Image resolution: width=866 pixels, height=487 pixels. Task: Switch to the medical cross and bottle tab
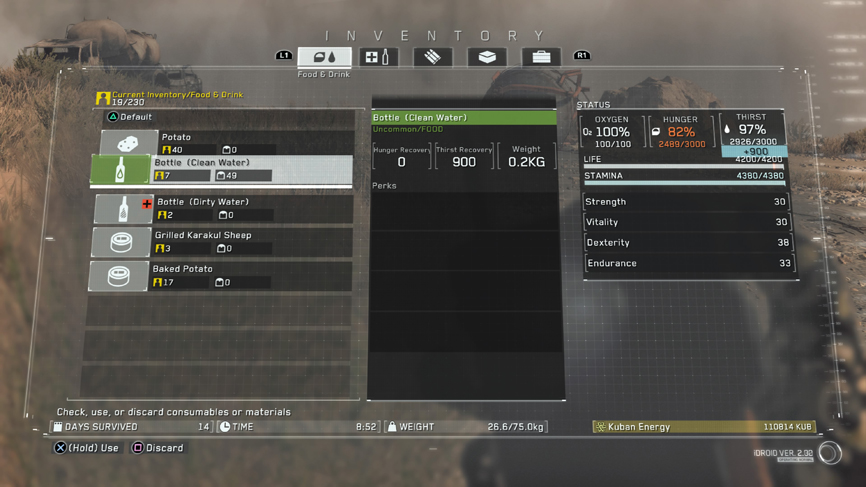[379, 57]
